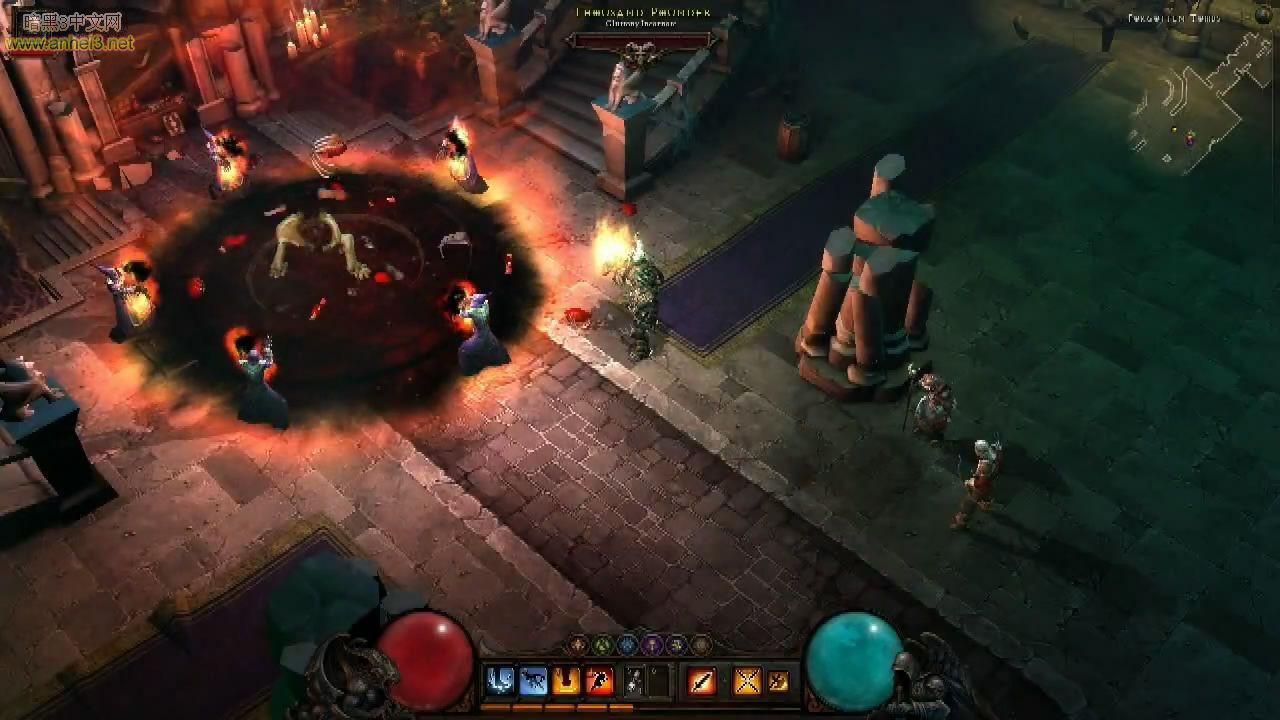Activate the first blue skill slot
1280x720 pixels.
coord(499,681)
